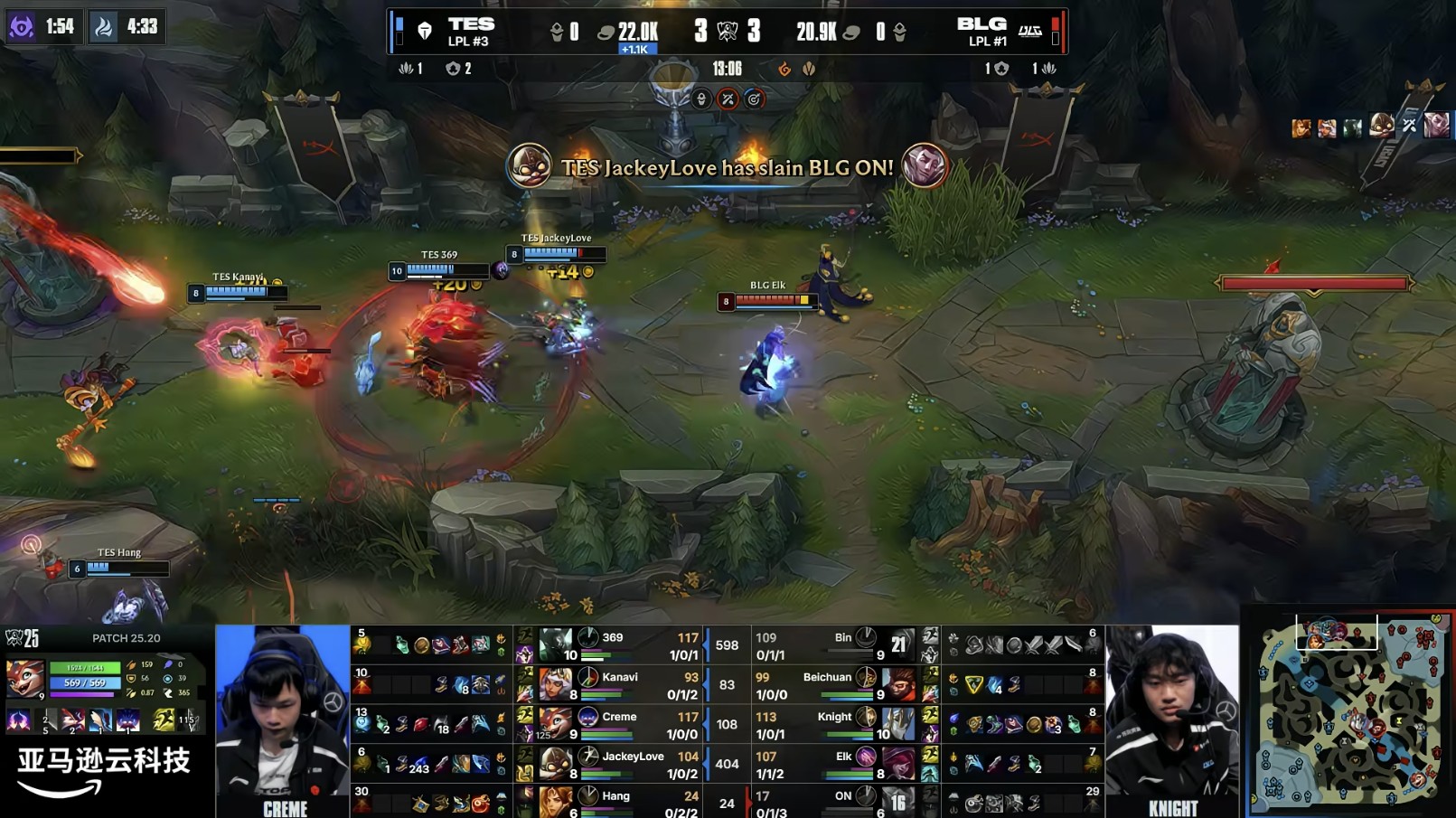
Task: Select Creme's champion portrait in the scoreboard
Action: [x=555, y=724]
